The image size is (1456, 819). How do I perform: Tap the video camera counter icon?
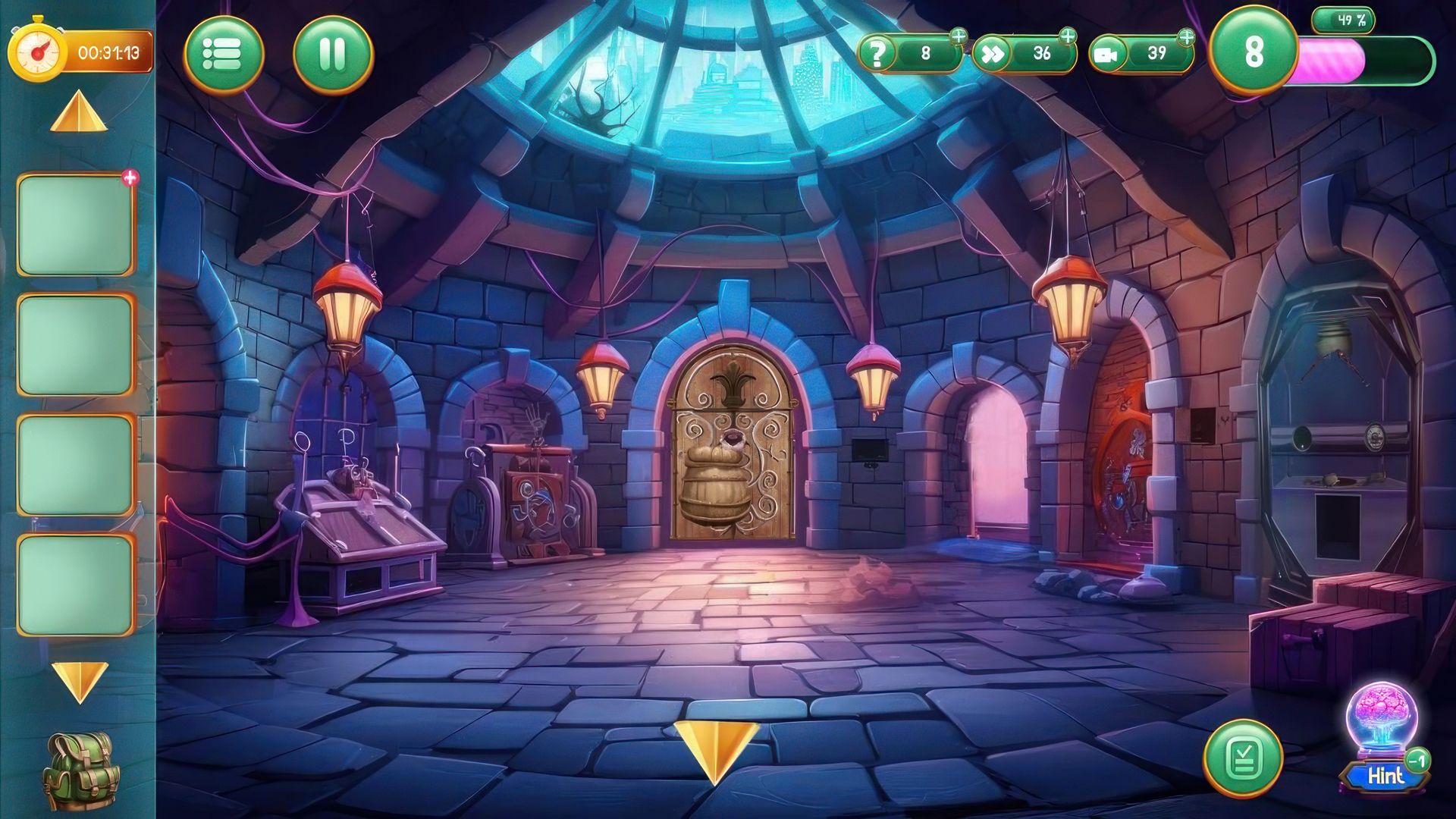pos(1108,55)
